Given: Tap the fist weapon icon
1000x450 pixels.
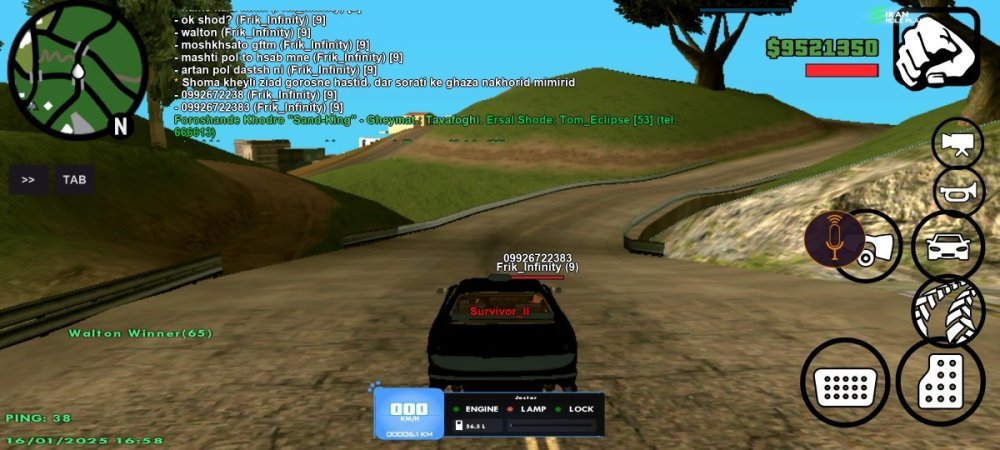Looking at the screenshot, I should tap(936, 49).
